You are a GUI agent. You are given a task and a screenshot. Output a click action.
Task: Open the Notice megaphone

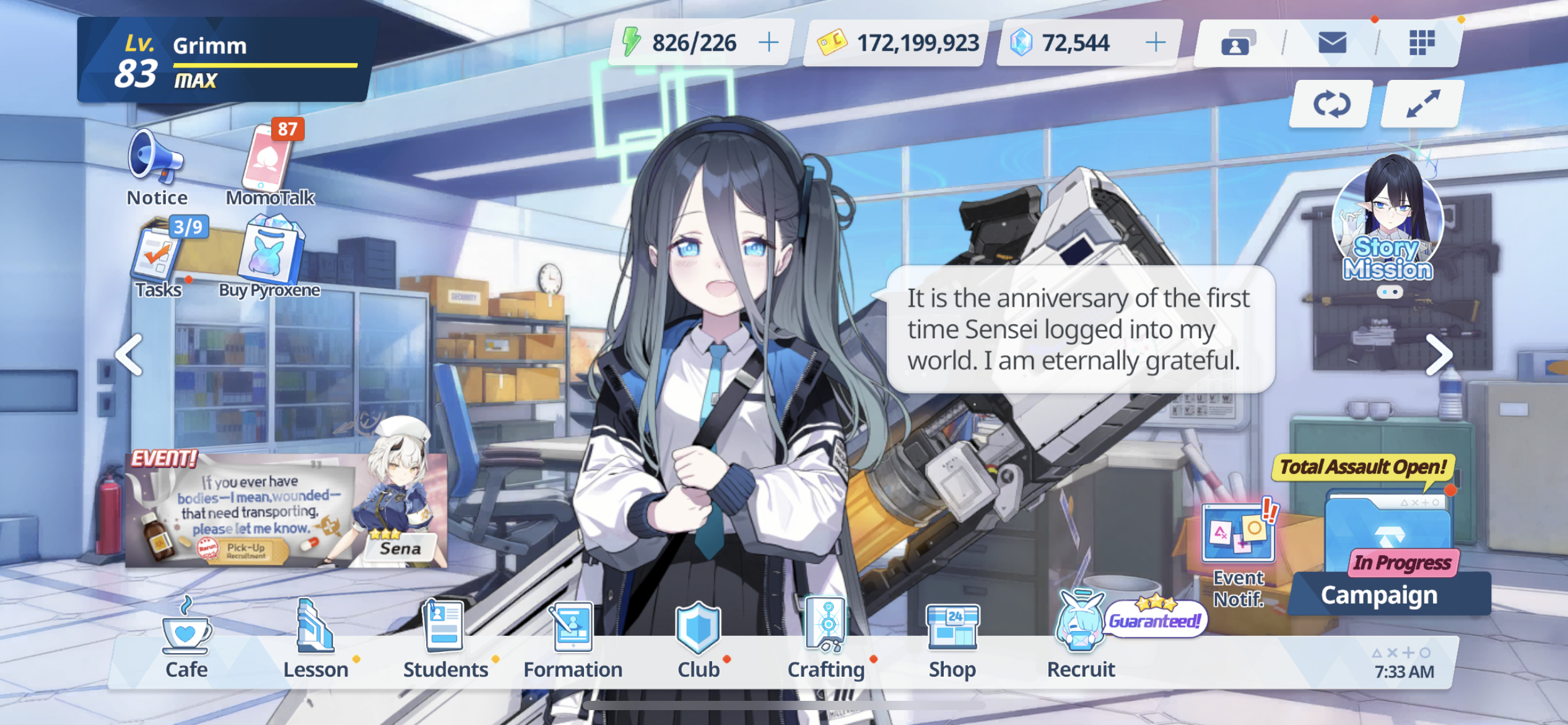pyautogui.click(x=156, y=162)
